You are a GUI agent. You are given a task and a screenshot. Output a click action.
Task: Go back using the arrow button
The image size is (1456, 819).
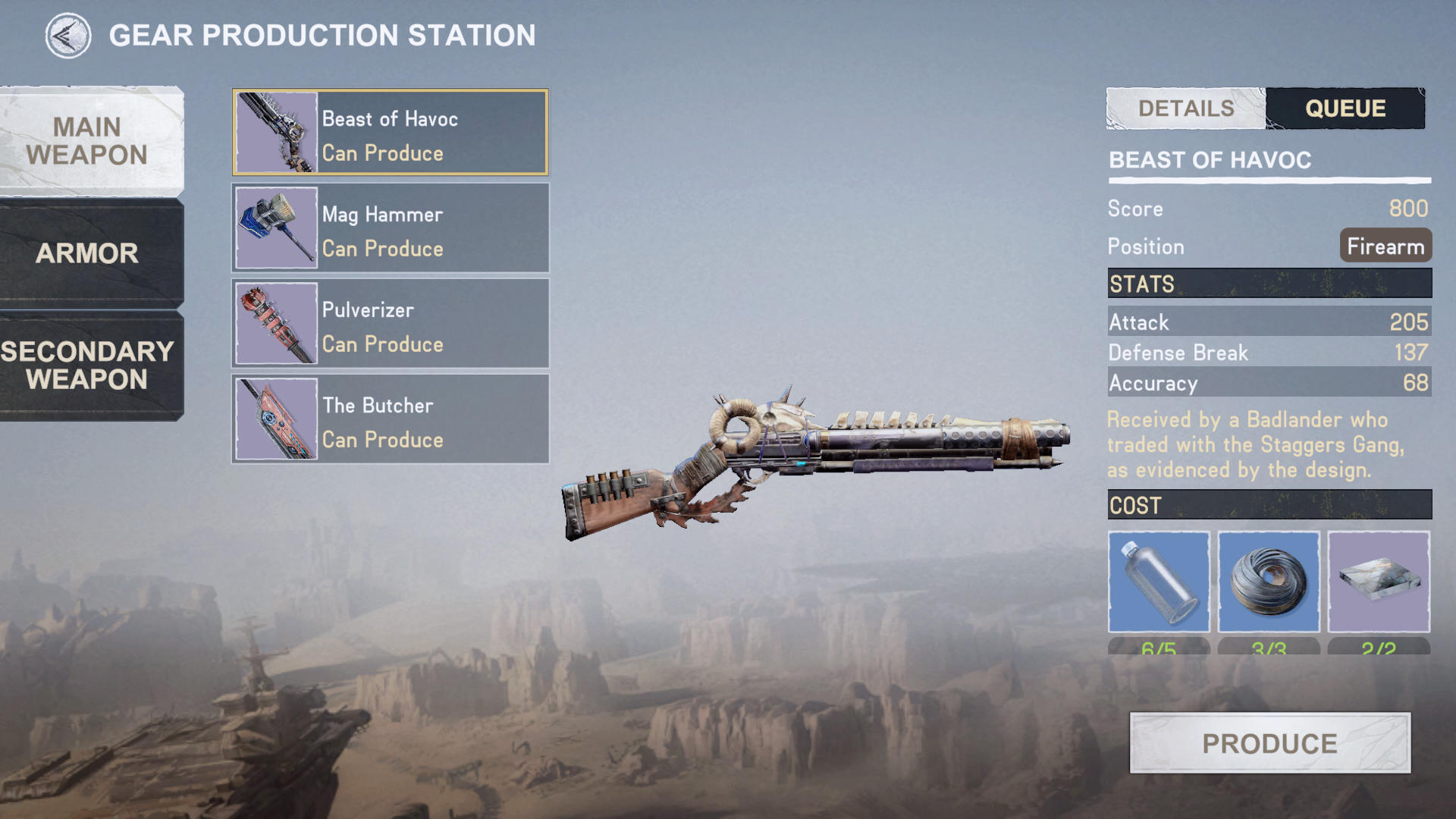(67, 36)
